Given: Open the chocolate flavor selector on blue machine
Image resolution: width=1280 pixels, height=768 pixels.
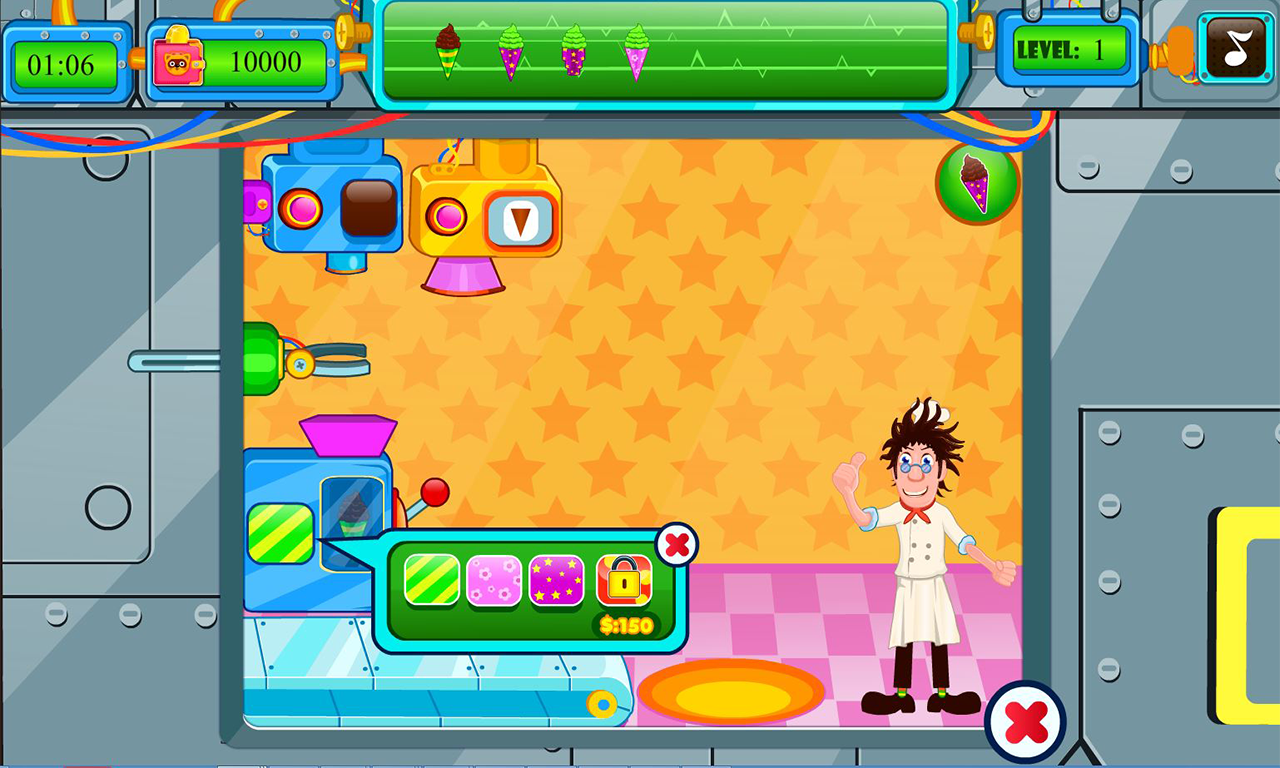Looking at the screenshot, I should [369, 208].
